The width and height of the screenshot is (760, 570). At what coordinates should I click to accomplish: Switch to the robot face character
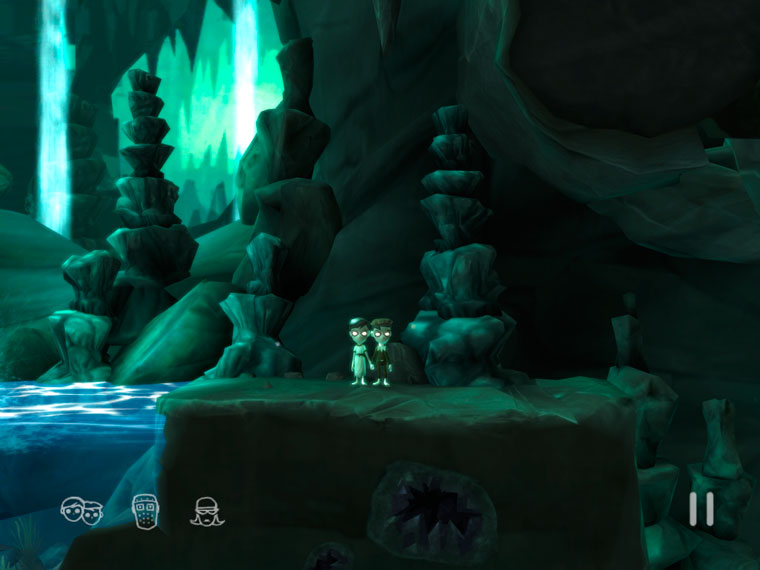click(x=146, y=510)
